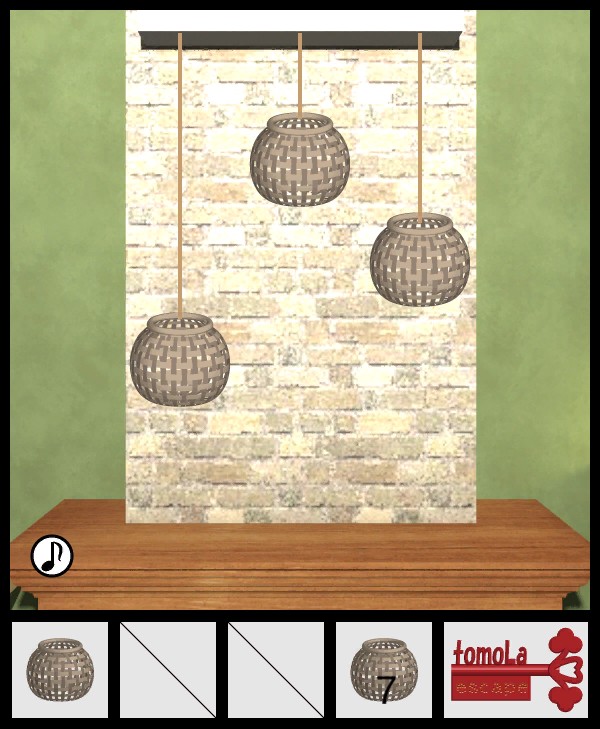Image resolution: width=600 pixels, height=729 pixels.
Task: Select the unnumbered basket inventory slot
Action: (x=60, y=669)
